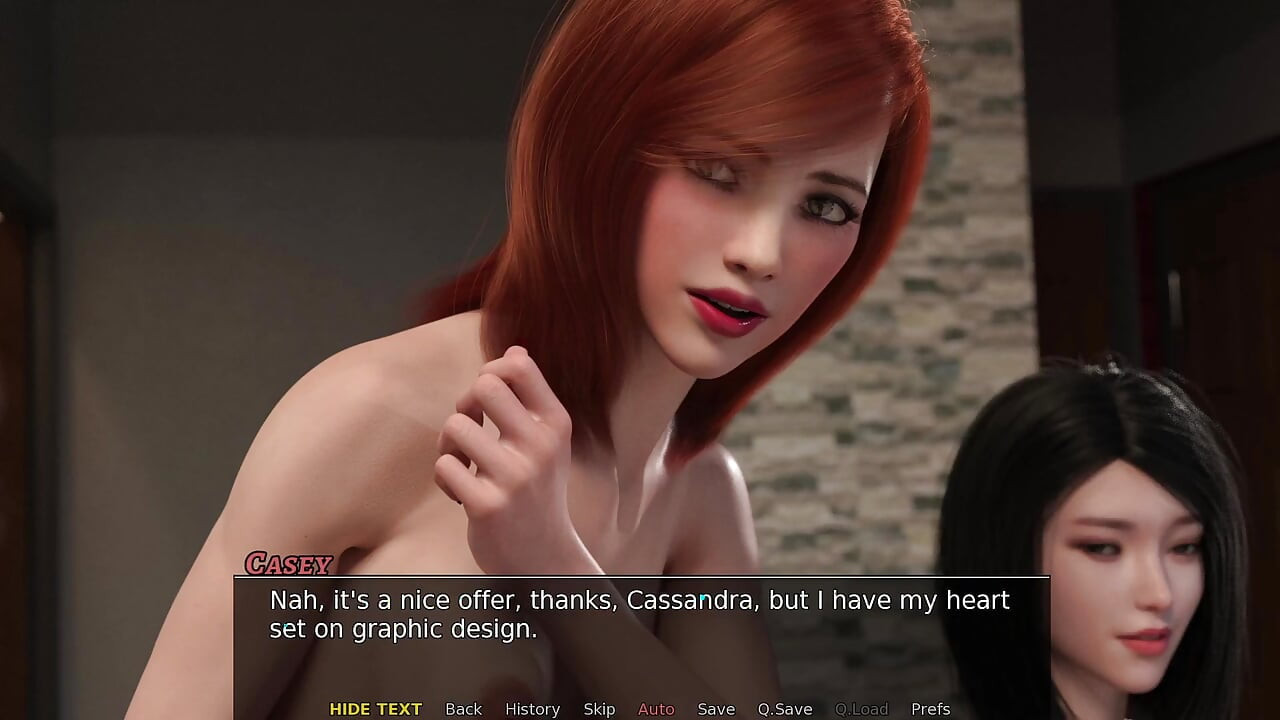Go Back to the previous dialogue line

pyautogui.click(x=464, y=708)
